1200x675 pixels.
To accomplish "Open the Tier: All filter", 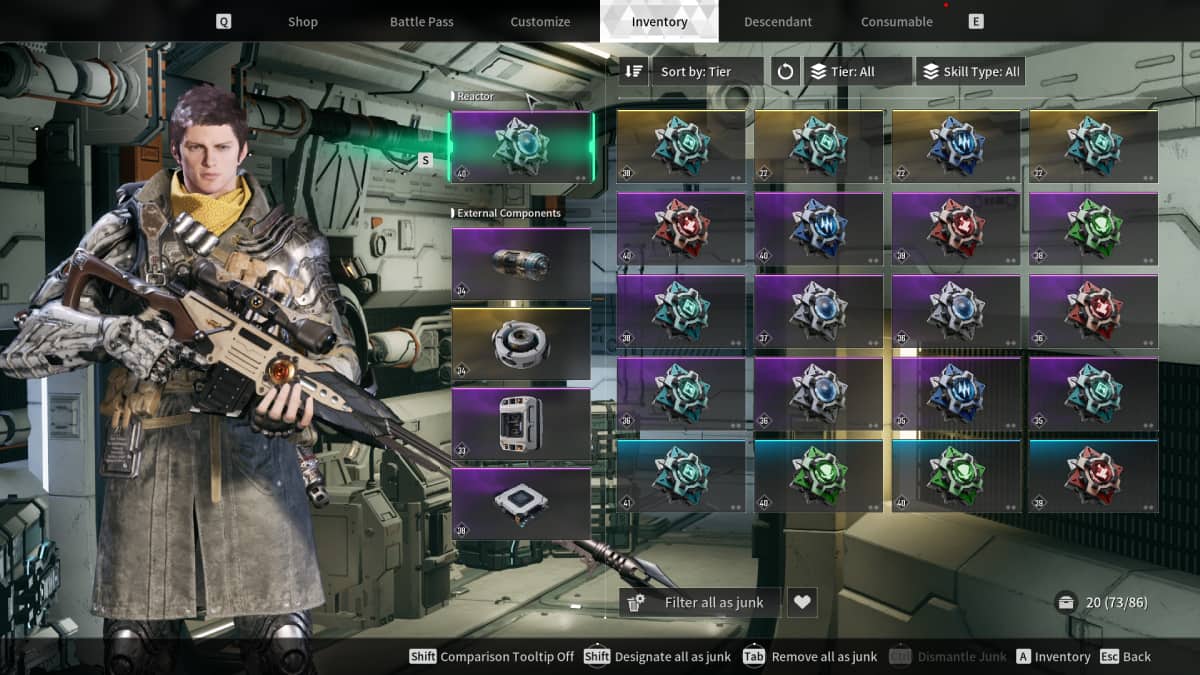I will [858, 72].
